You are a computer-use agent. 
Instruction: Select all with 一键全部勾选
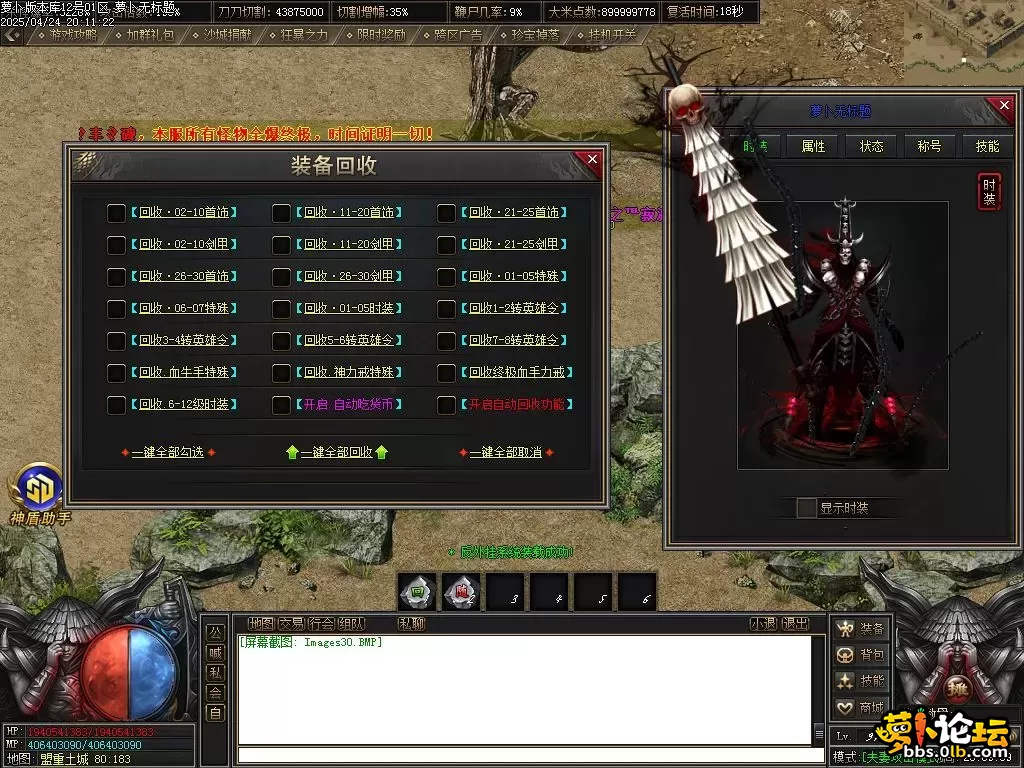[x=167, y=453]
